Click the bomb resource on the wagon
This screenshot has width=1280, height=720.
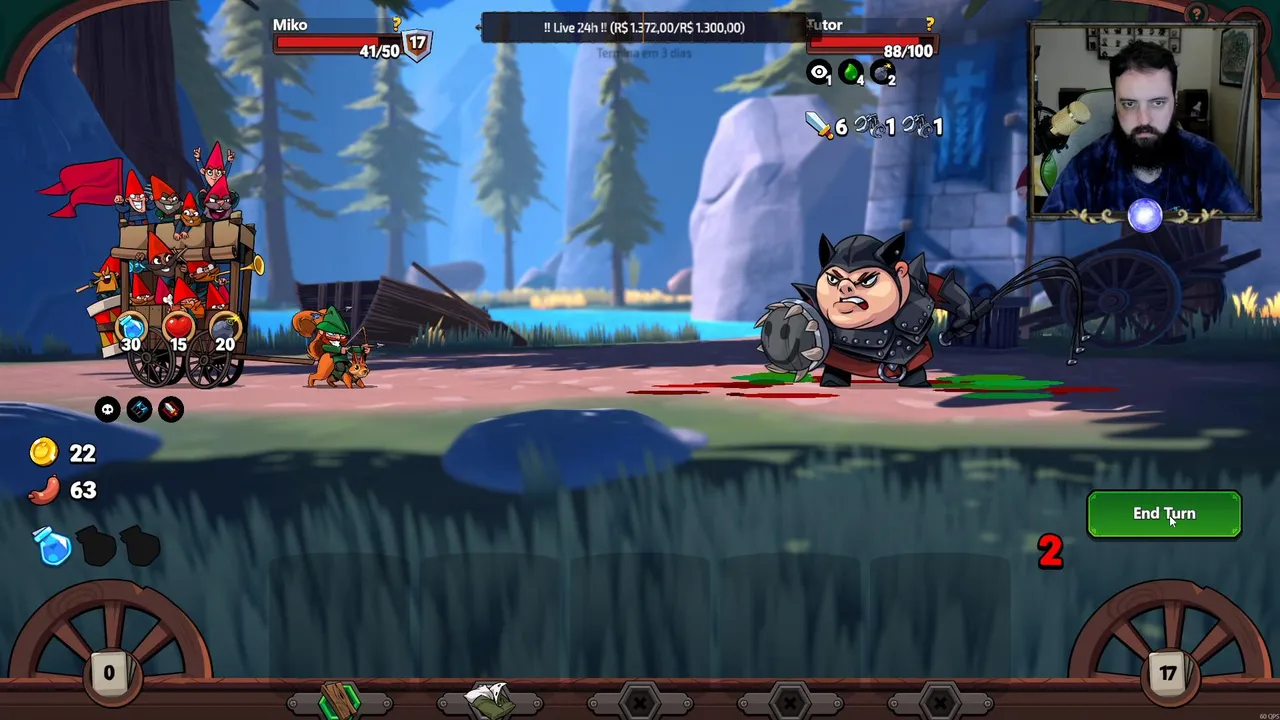225,328
